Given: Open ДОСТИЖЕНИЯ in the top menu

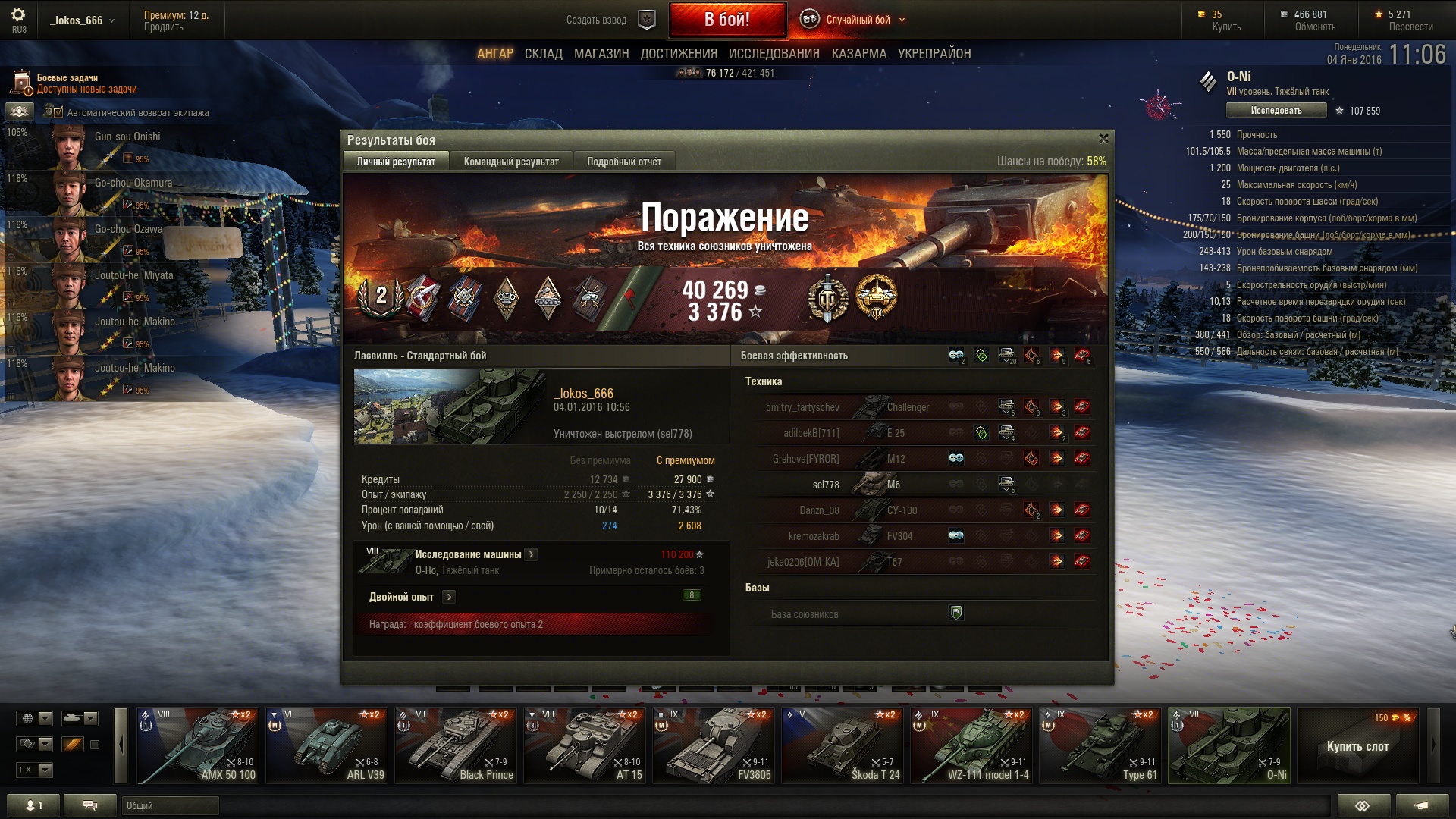Looking at the screenshot, I should pyautogui.click(x=678, y=54).
